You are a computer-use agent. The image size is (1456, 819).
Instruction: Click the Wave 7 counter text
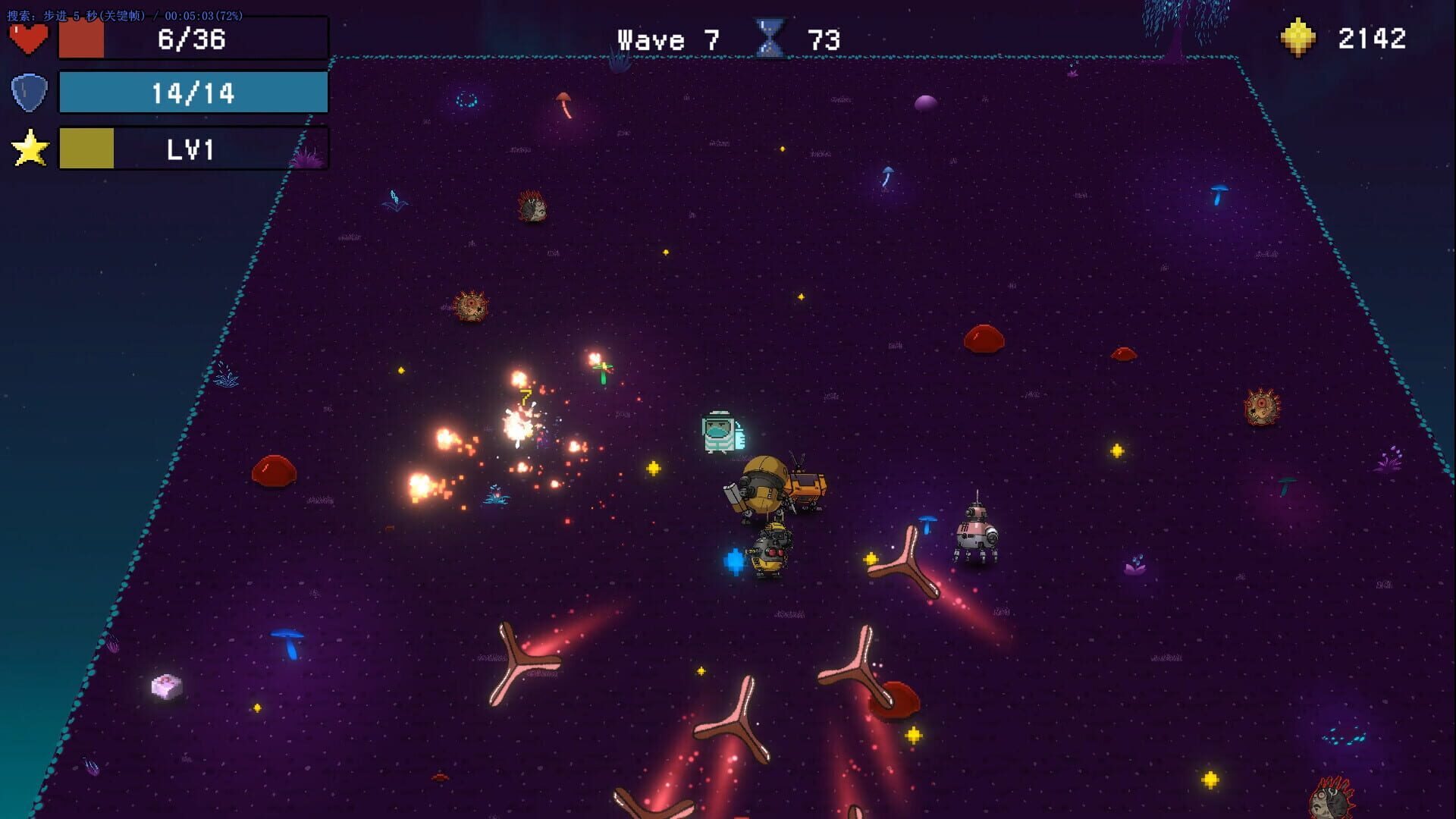tap(667, 39)
